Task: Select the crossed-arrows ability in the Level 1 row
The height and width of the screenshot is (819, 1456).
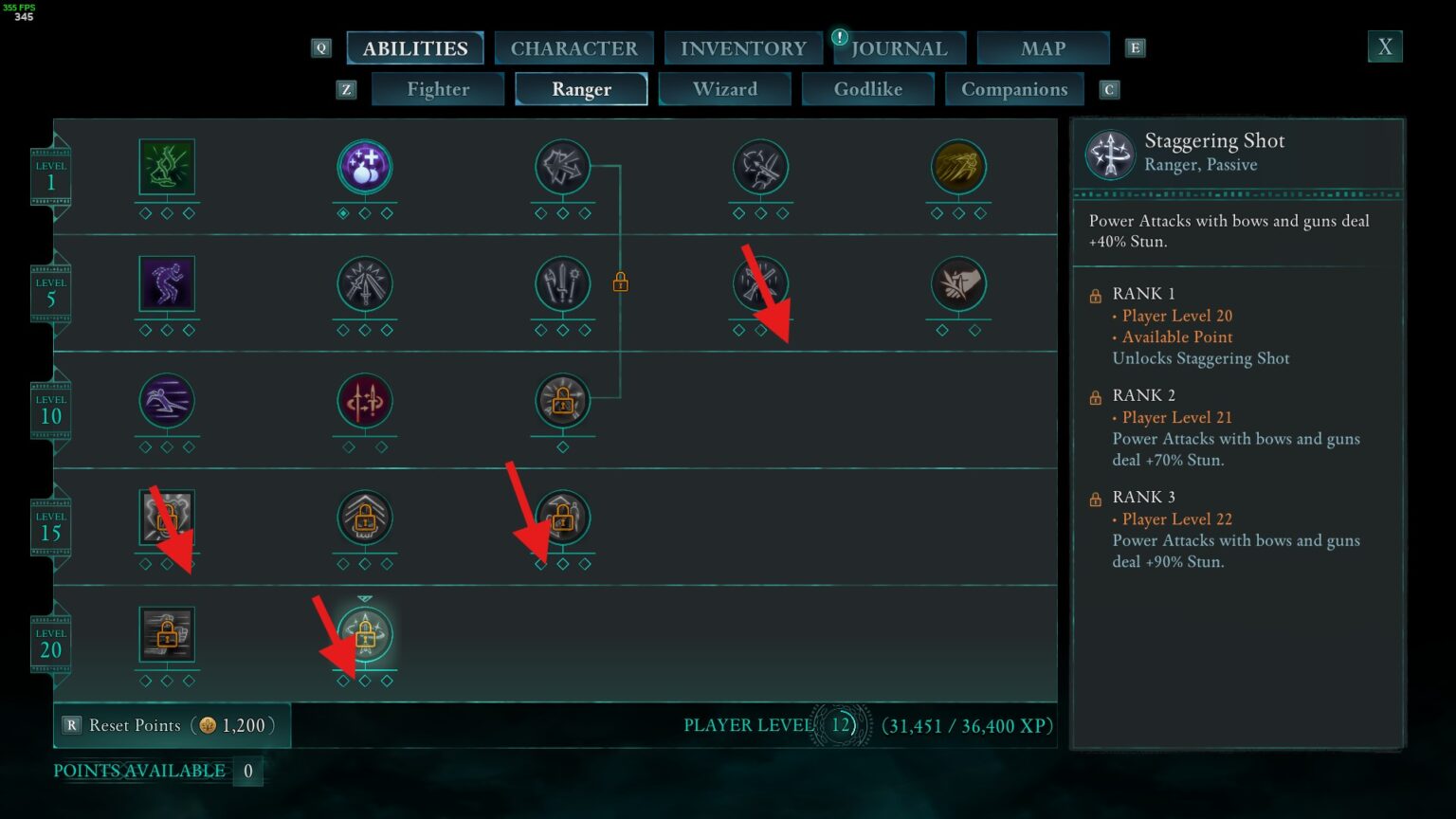Action: pos(563,166)
